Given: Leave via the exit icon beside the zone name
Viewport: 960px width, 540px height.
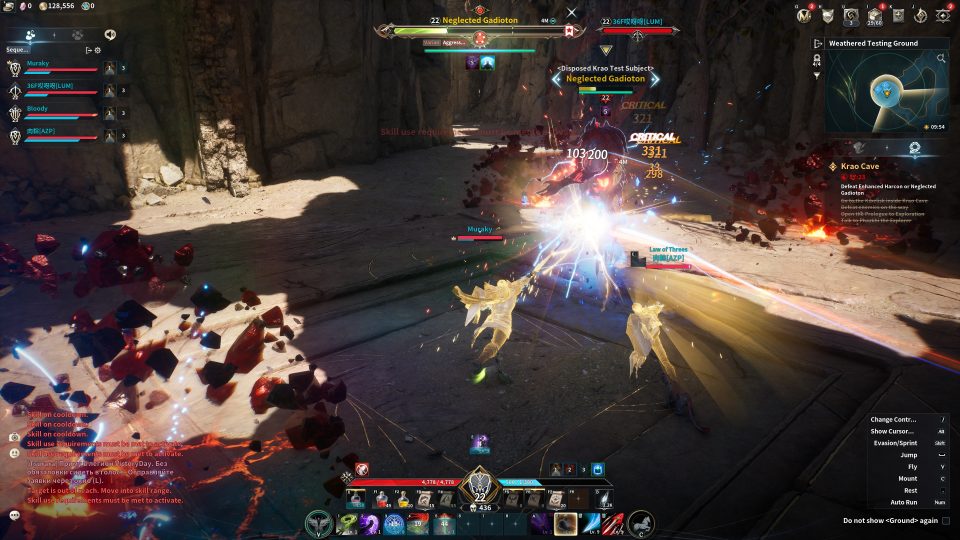Looking at the screenshot, I should (x=819, y=44).
